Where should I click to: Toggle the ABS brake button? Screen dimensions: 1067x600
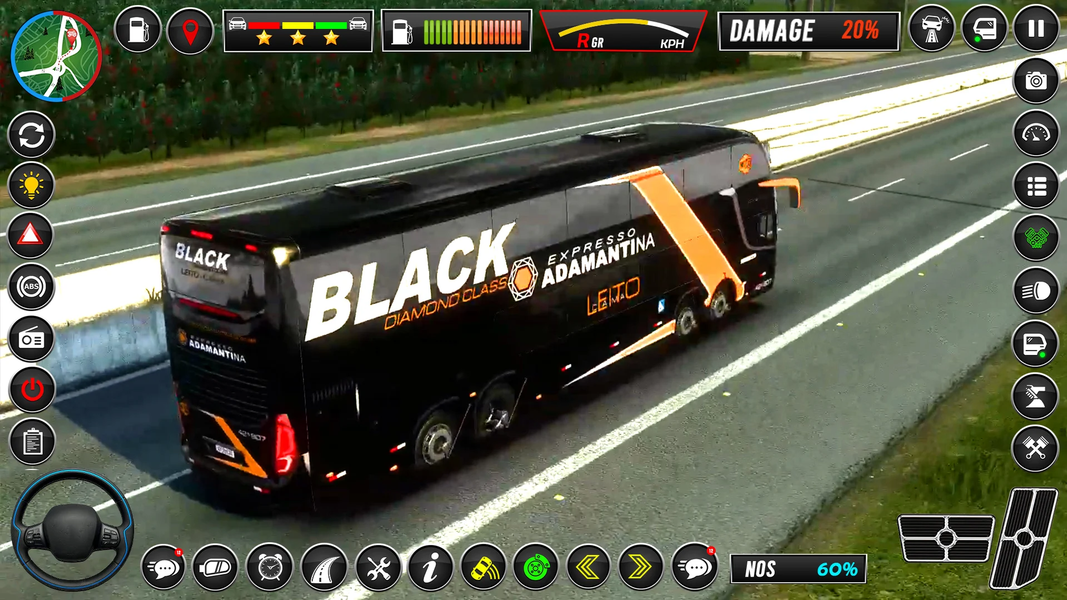[x=31, y=287]
